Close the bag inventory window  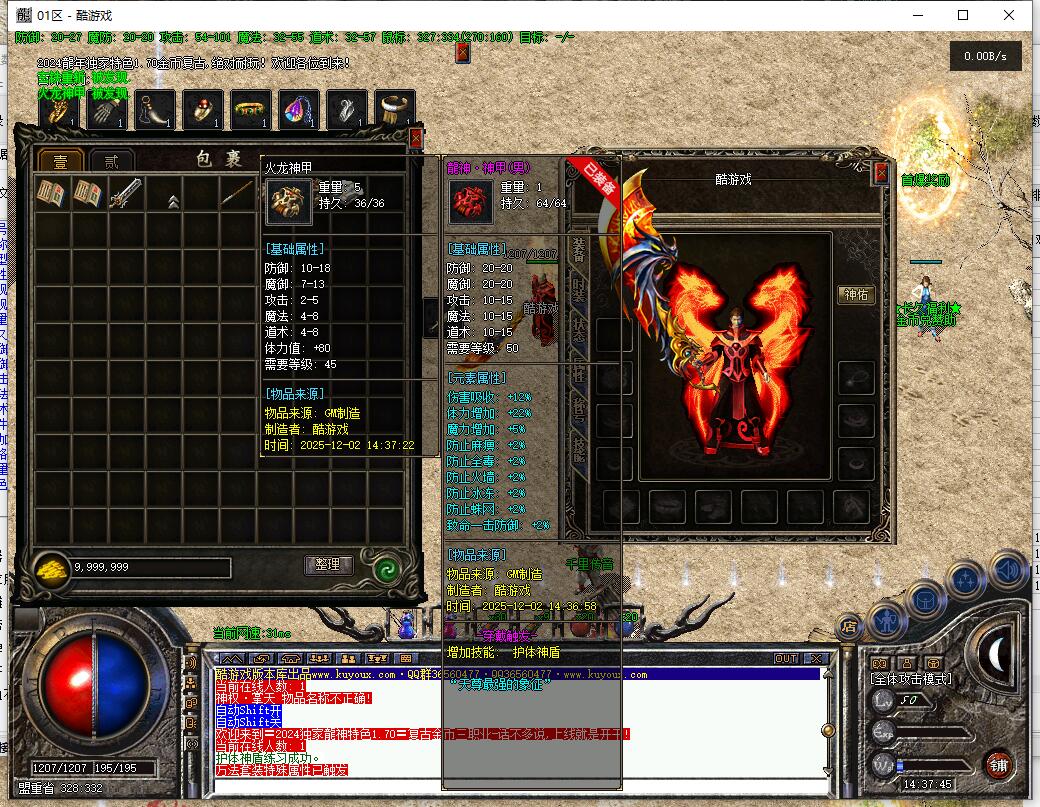416,138
